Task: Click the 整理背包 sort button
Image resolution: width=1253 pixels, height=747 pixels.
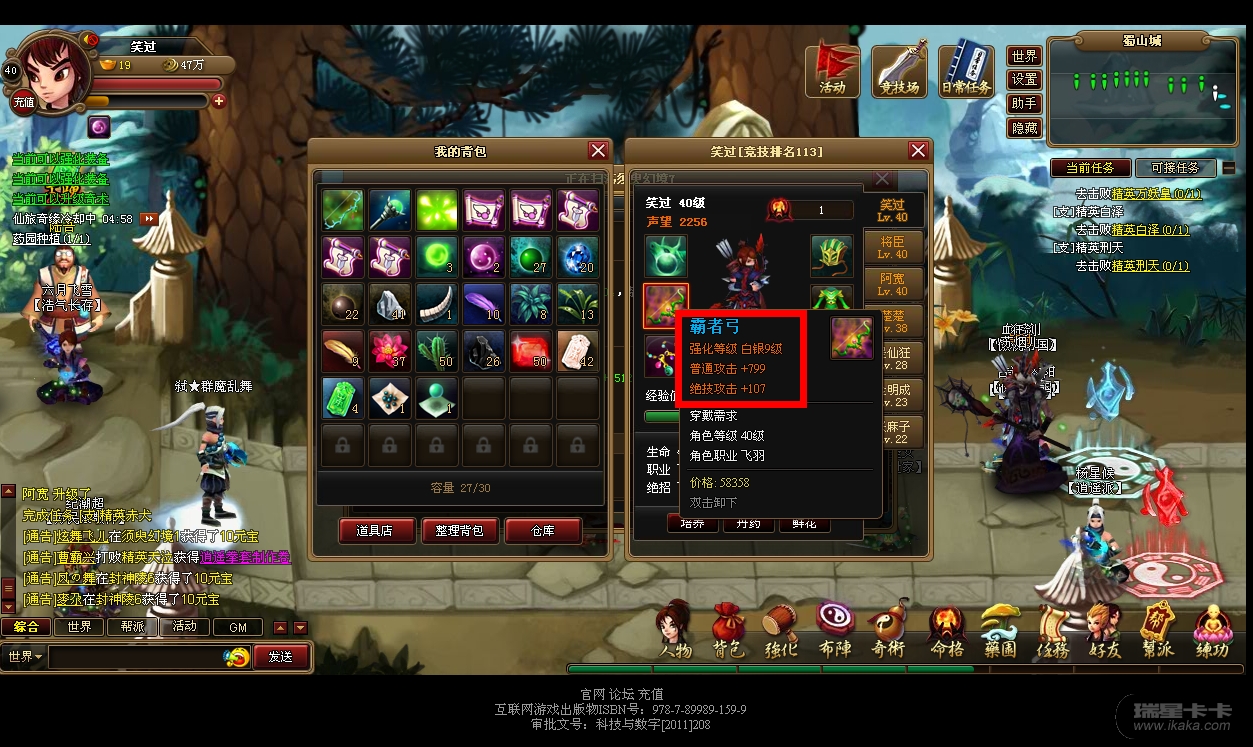Action: 459,531
